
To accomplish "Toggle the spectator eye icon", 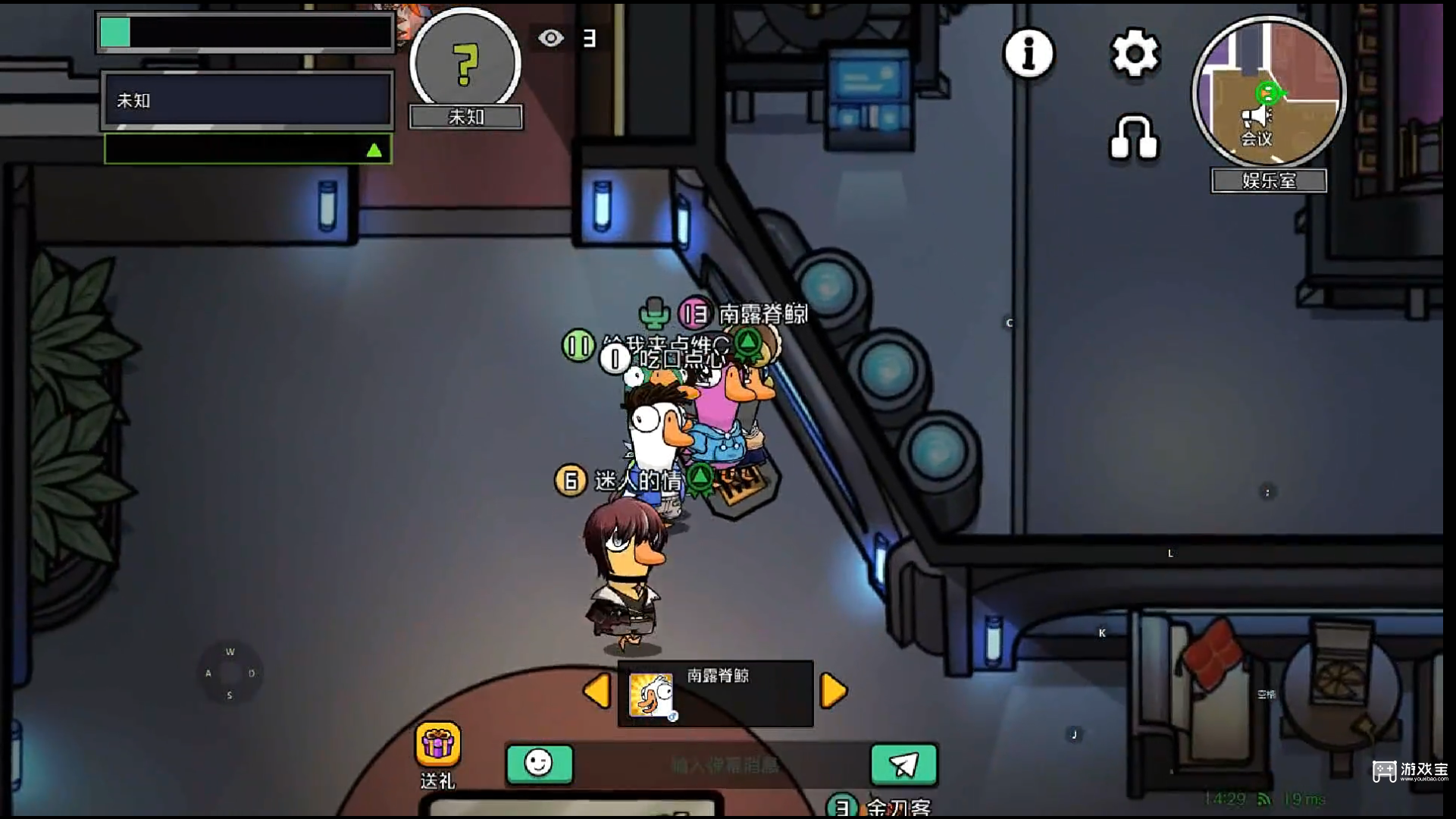I will click(x=551, y=38).
